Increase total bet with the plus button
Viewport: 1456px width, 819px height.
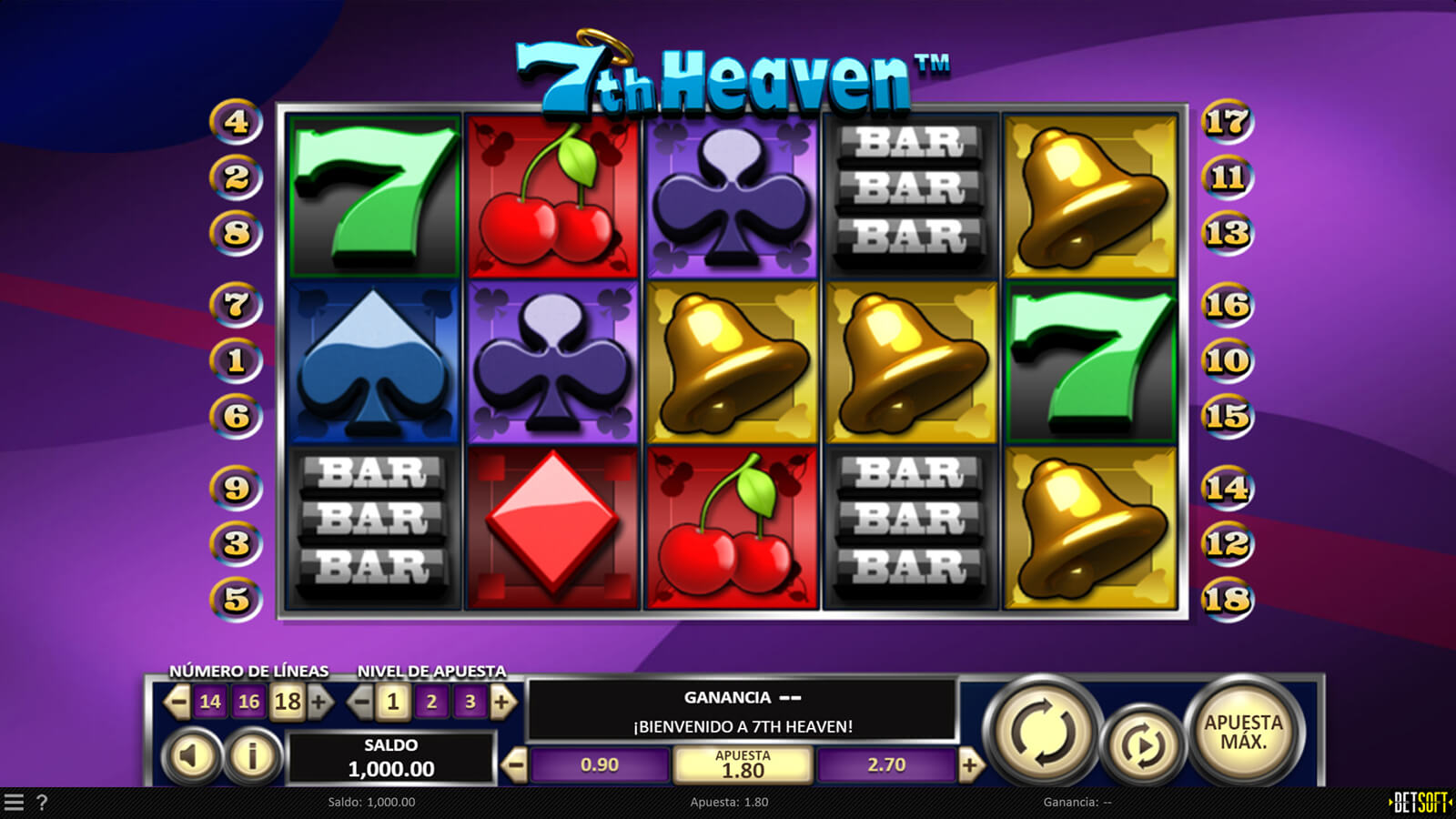click(970, 765)
